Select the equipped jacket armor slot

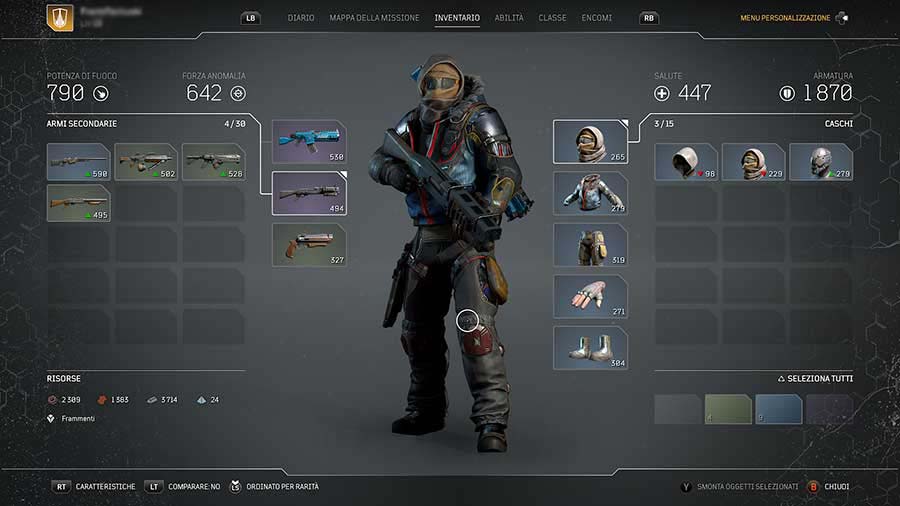pyautogui.click(x=590, y=193)
